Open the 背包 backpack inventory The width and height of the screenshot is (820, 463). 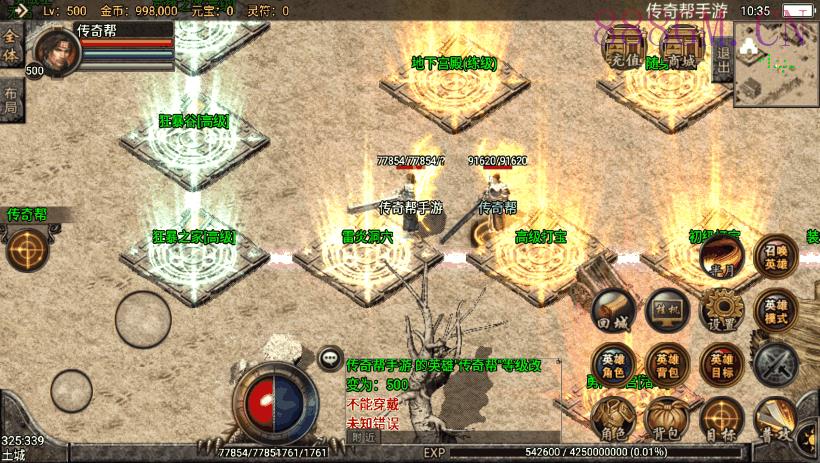click(667, 418)
